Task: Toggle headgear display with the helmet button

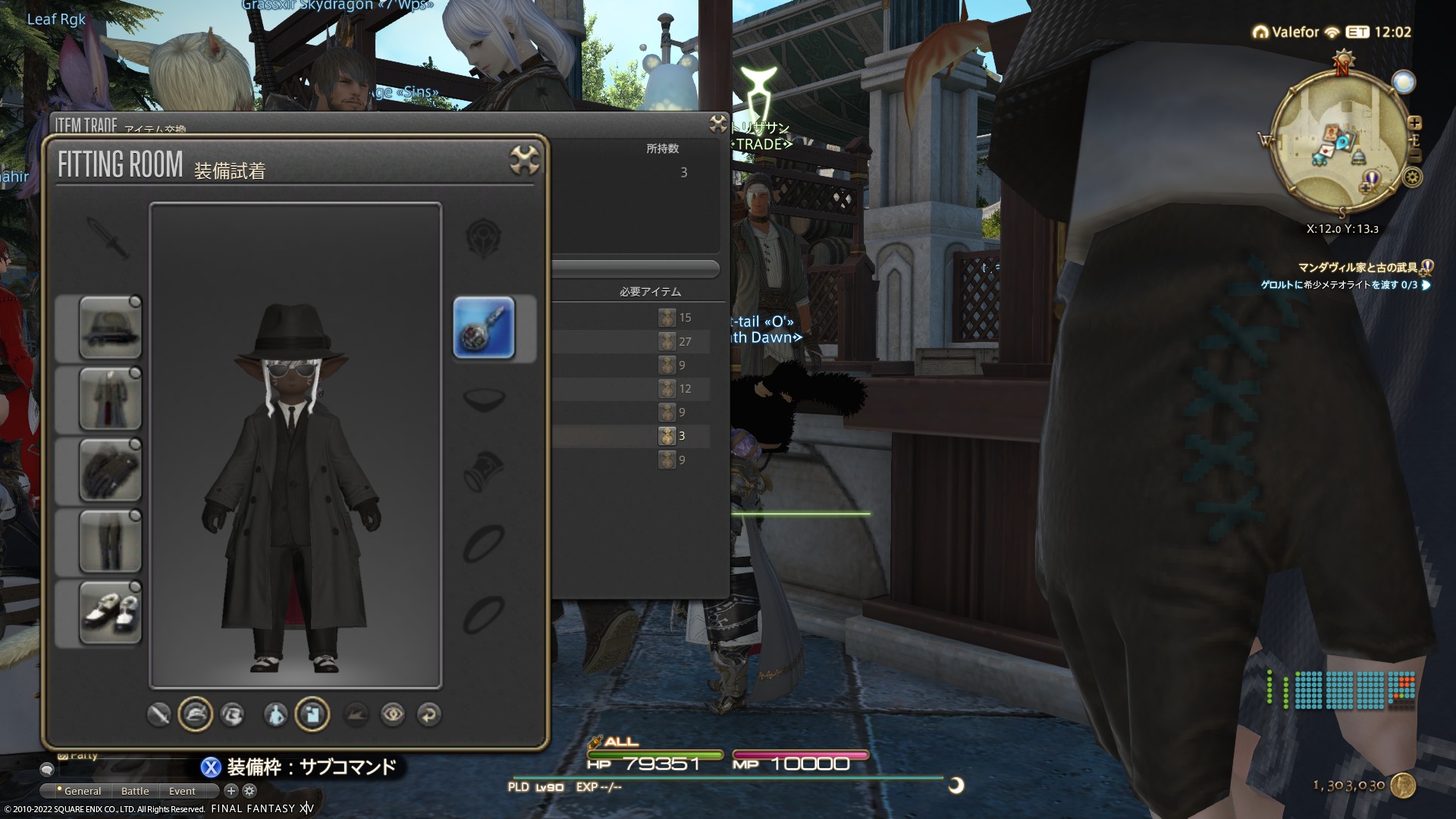Action: pos(195,714)
